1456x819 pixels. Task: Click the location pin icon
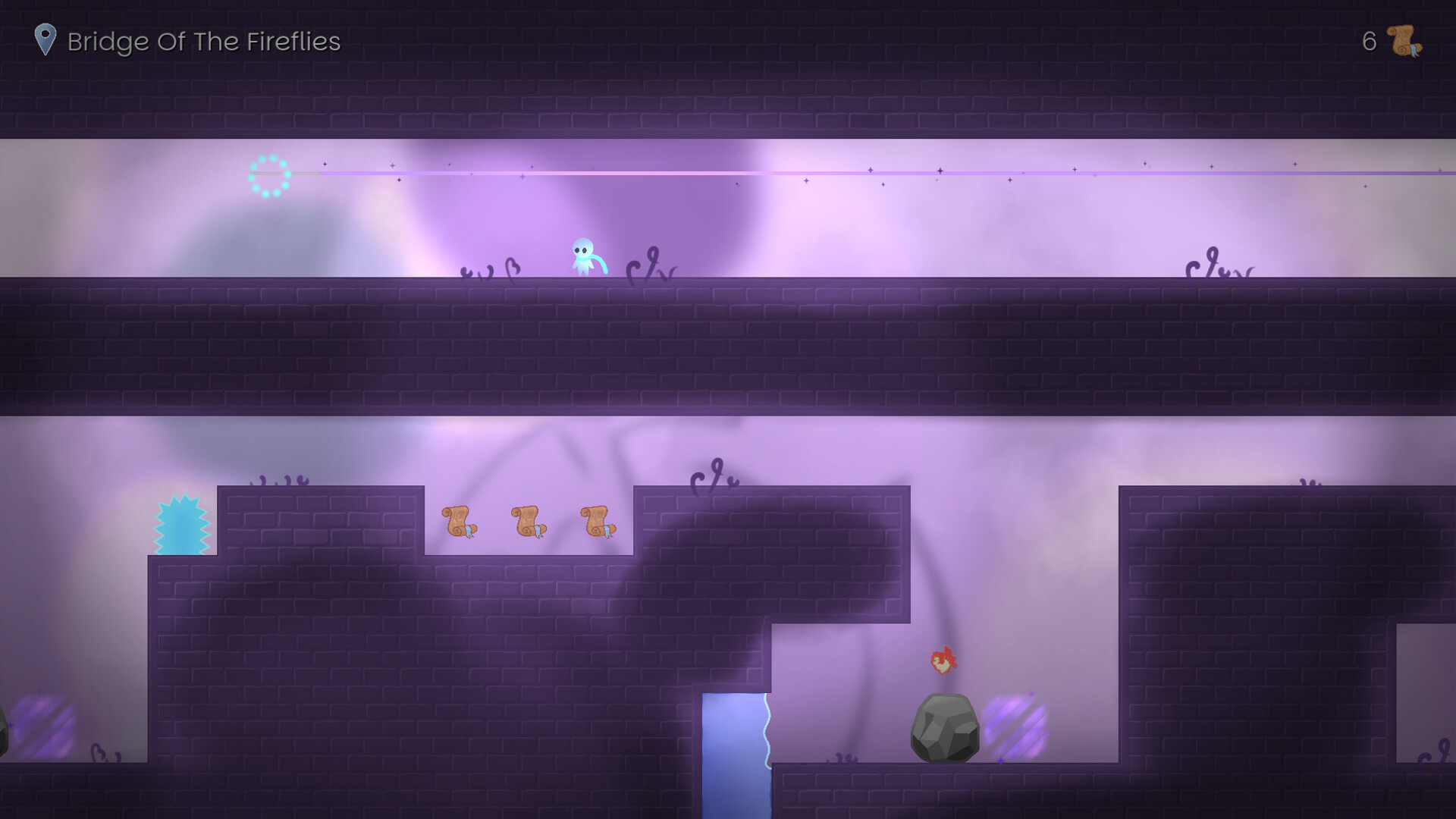coord(45,39)
